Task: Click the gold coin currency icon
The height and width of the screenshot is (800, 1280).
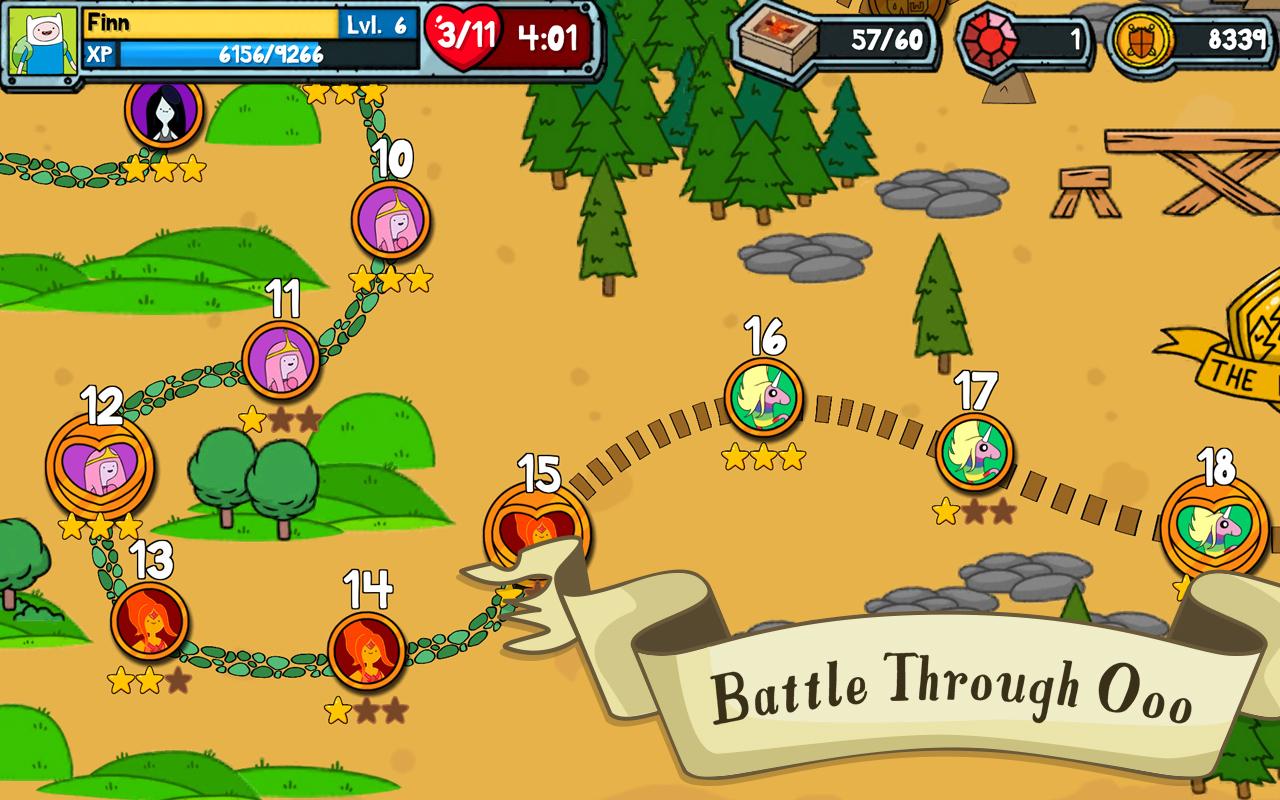Action: [x=1141, y=40]
